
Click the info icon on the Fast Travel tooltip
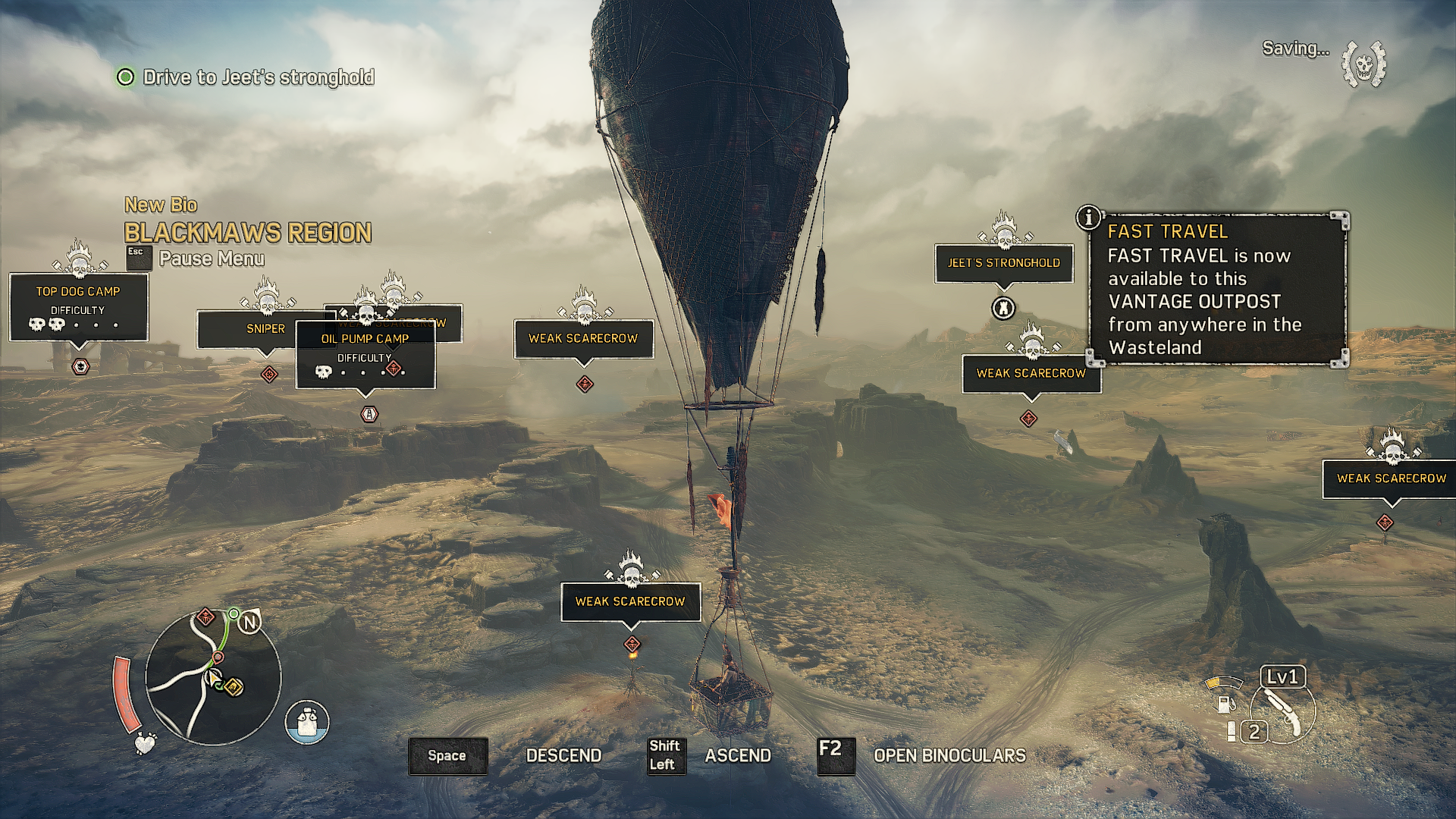click(1088, 218)
